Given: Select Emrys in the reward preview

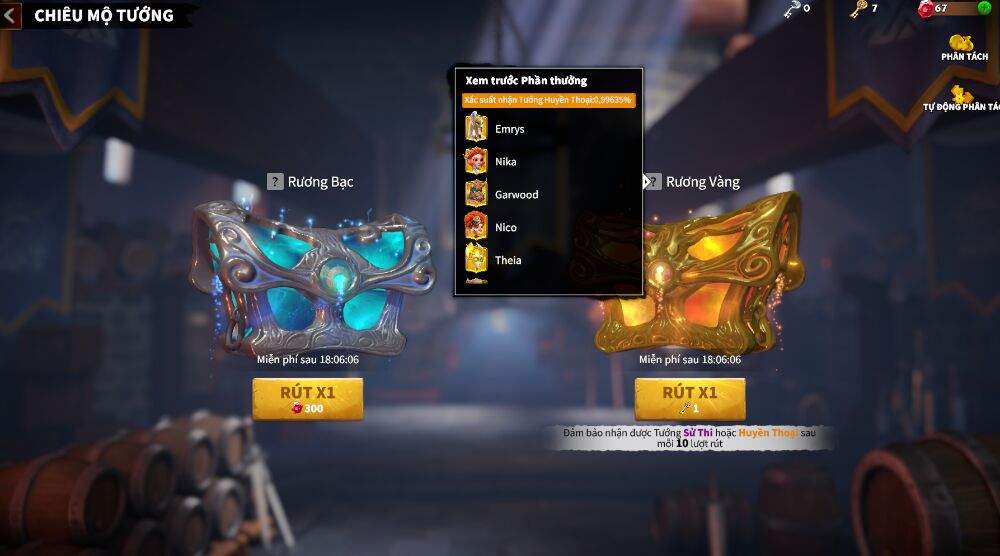Looking at the screenshot, I should 509,129.
